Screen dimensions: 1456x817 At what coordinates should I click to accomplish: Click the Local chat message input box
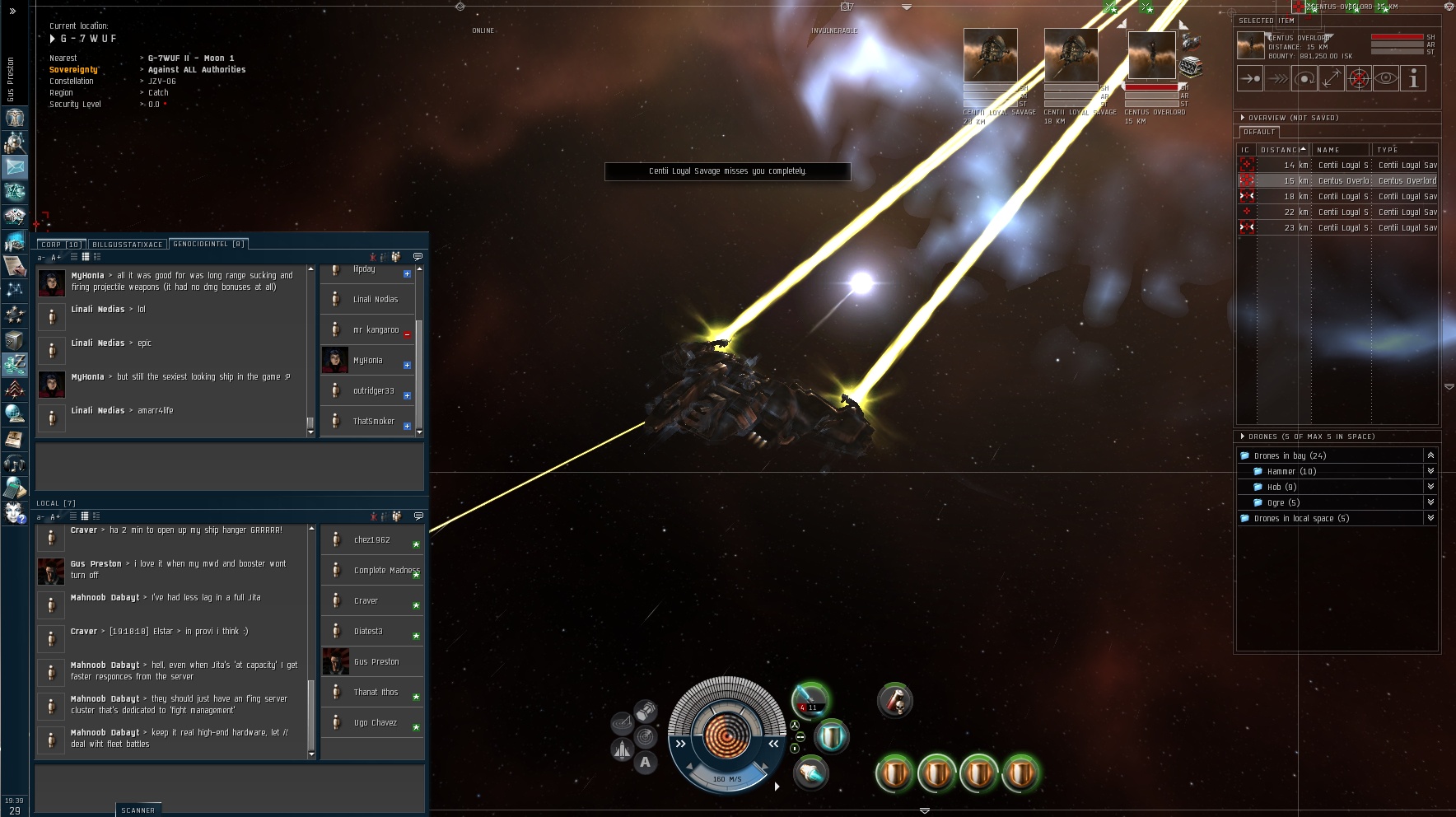(x=229, y=788)
